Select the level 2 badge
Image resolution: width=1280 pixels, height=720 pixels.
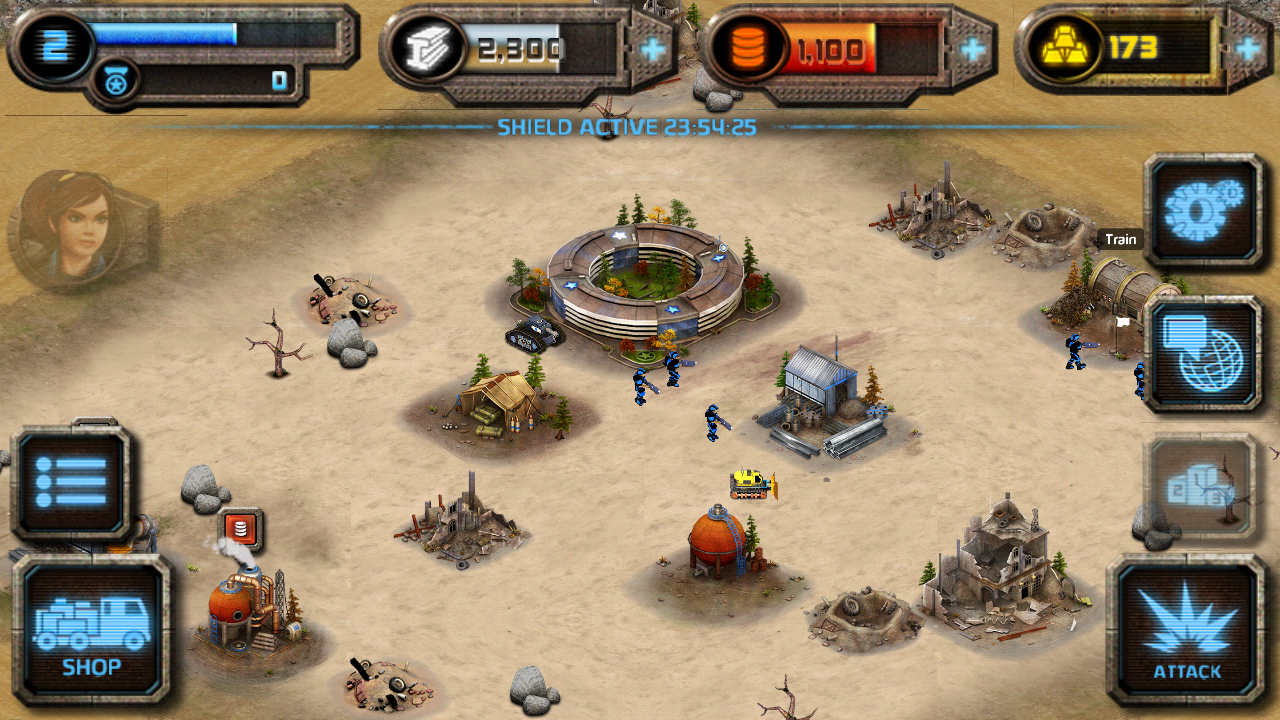(53, 44)
